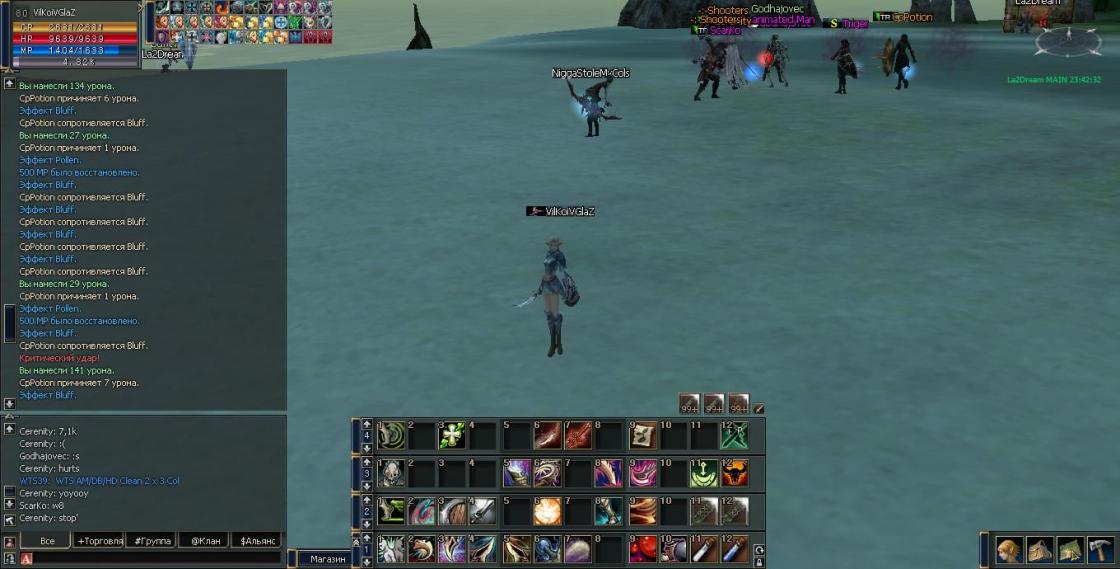The width and height of the screenshot is (1120, 569).
Task: Activate the green anchor skill icon
Action: 704,473
